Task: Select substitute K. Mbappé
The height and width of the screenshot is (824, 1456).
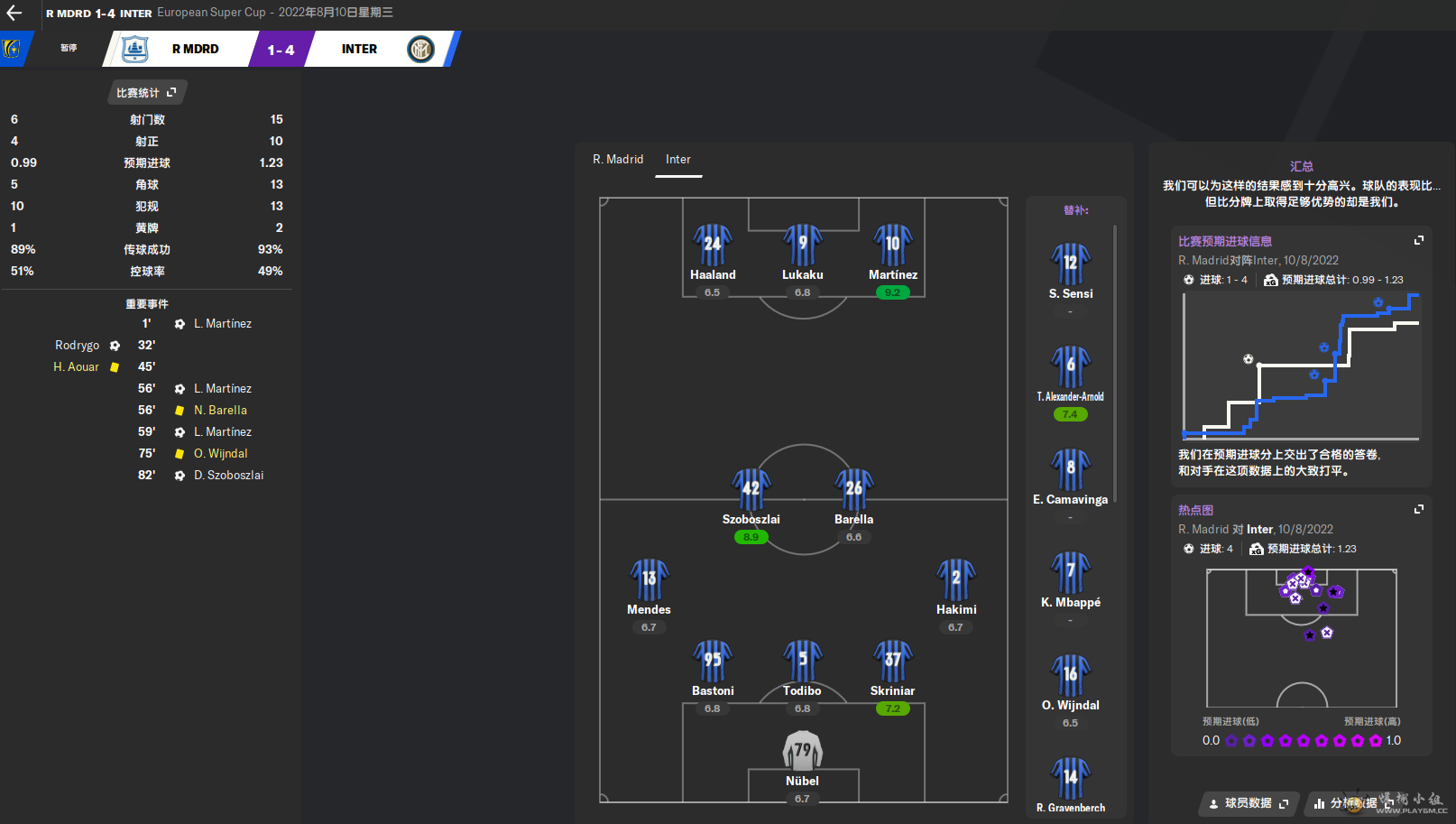Action: (x=1071, y=573)
